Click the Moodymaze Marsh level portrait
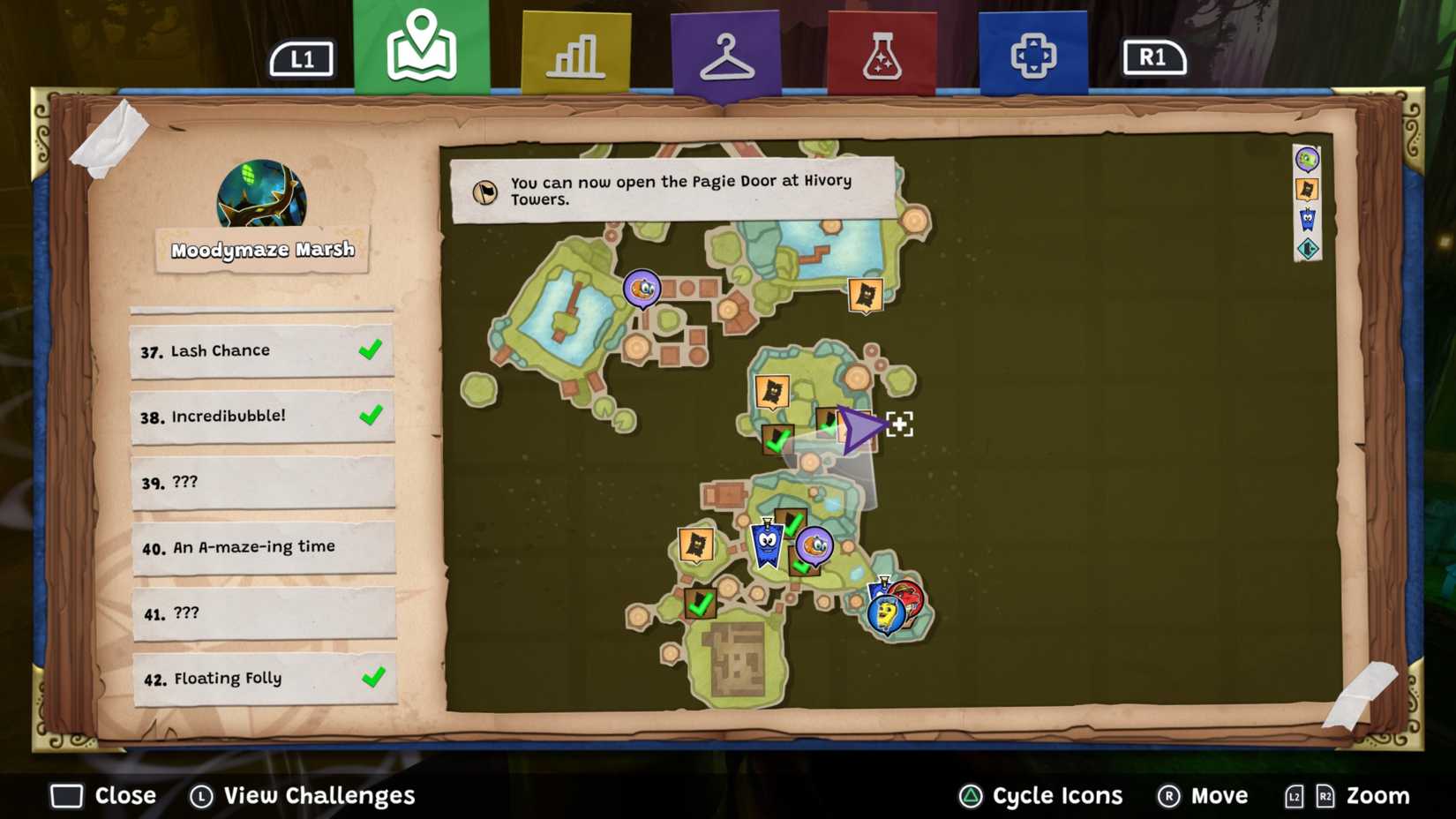This screenshot has width=1456, height=819. [261, 195]
